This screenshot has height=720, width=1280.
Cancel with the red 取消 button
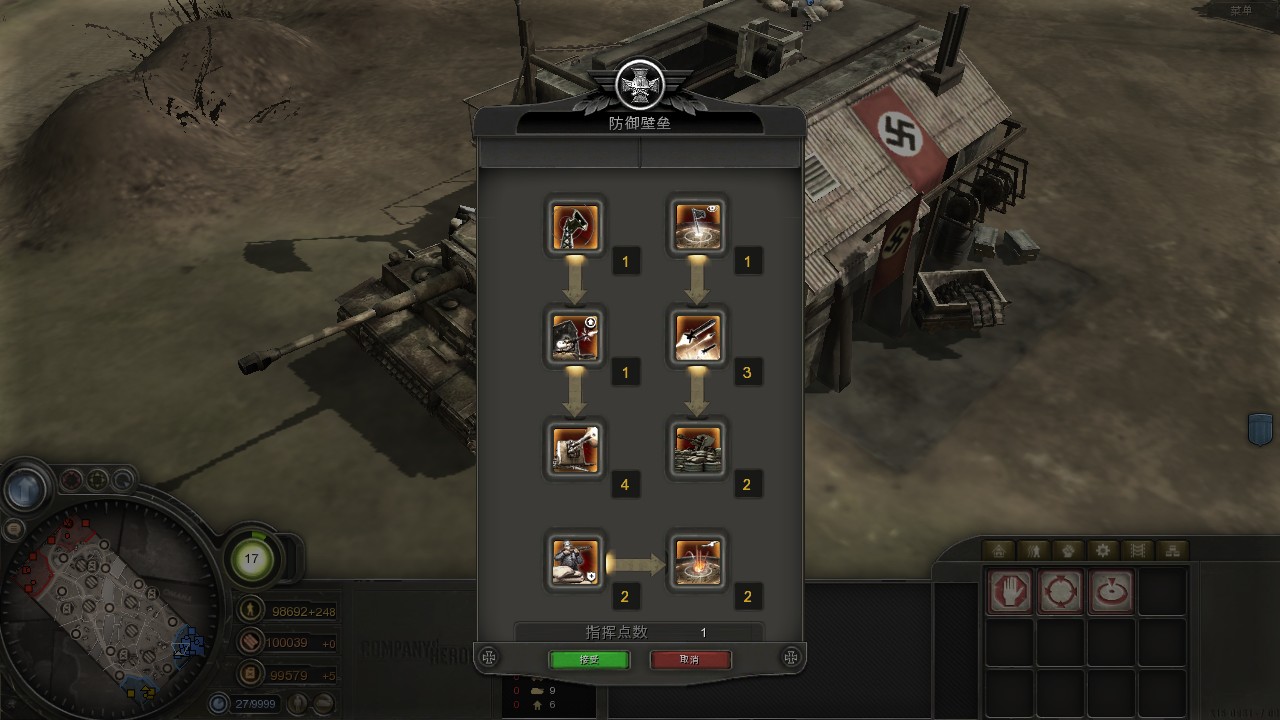690,660
